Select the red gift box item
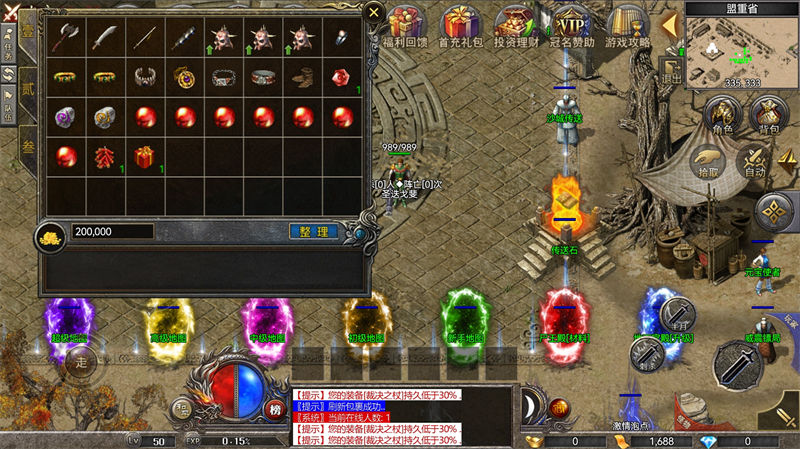The image size is (800, 449). click(143, 157)
